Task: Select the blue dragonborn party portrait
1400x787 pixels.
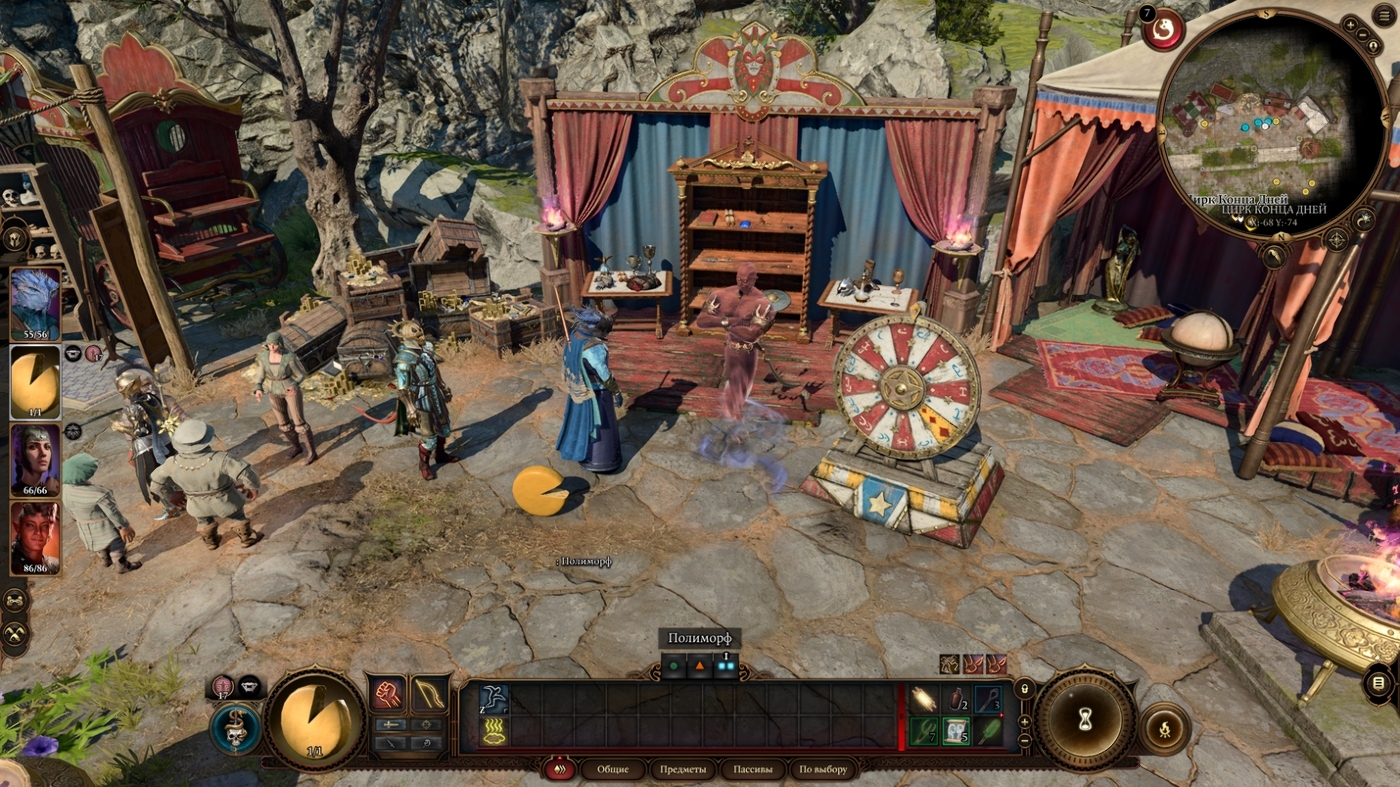Action: pyautogui.click(x=35, y=305)
